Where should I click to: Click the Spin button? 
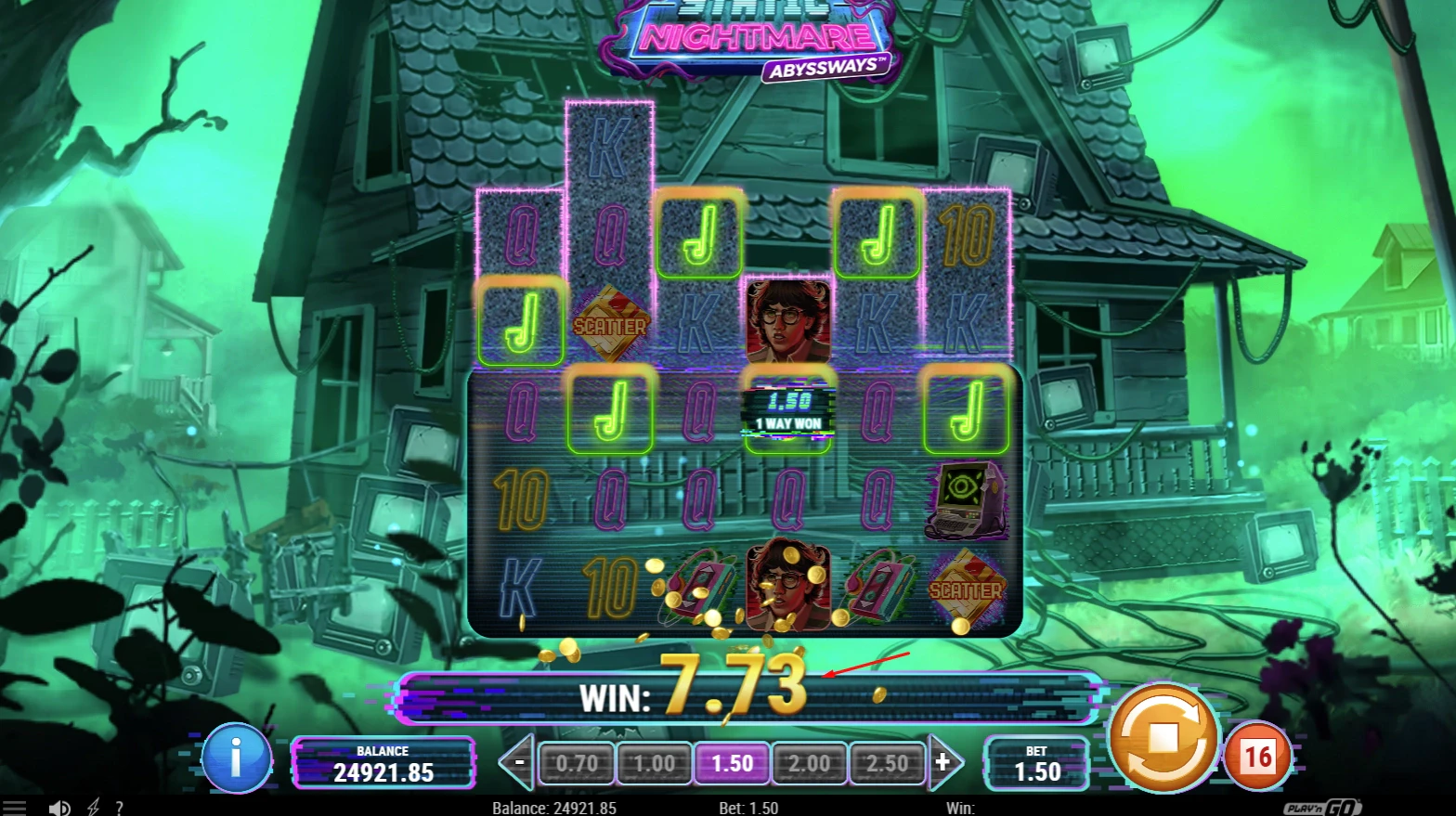[1163, 738]
